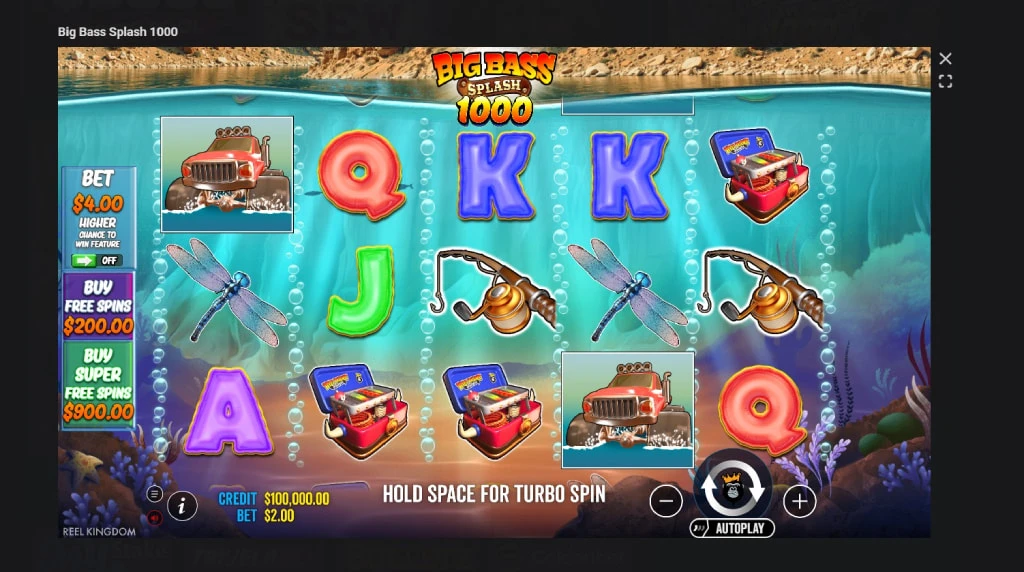Open the hamburger settings menu
Screen dimensions: 1024x572
pyautogui.click(x=154, y=493)
